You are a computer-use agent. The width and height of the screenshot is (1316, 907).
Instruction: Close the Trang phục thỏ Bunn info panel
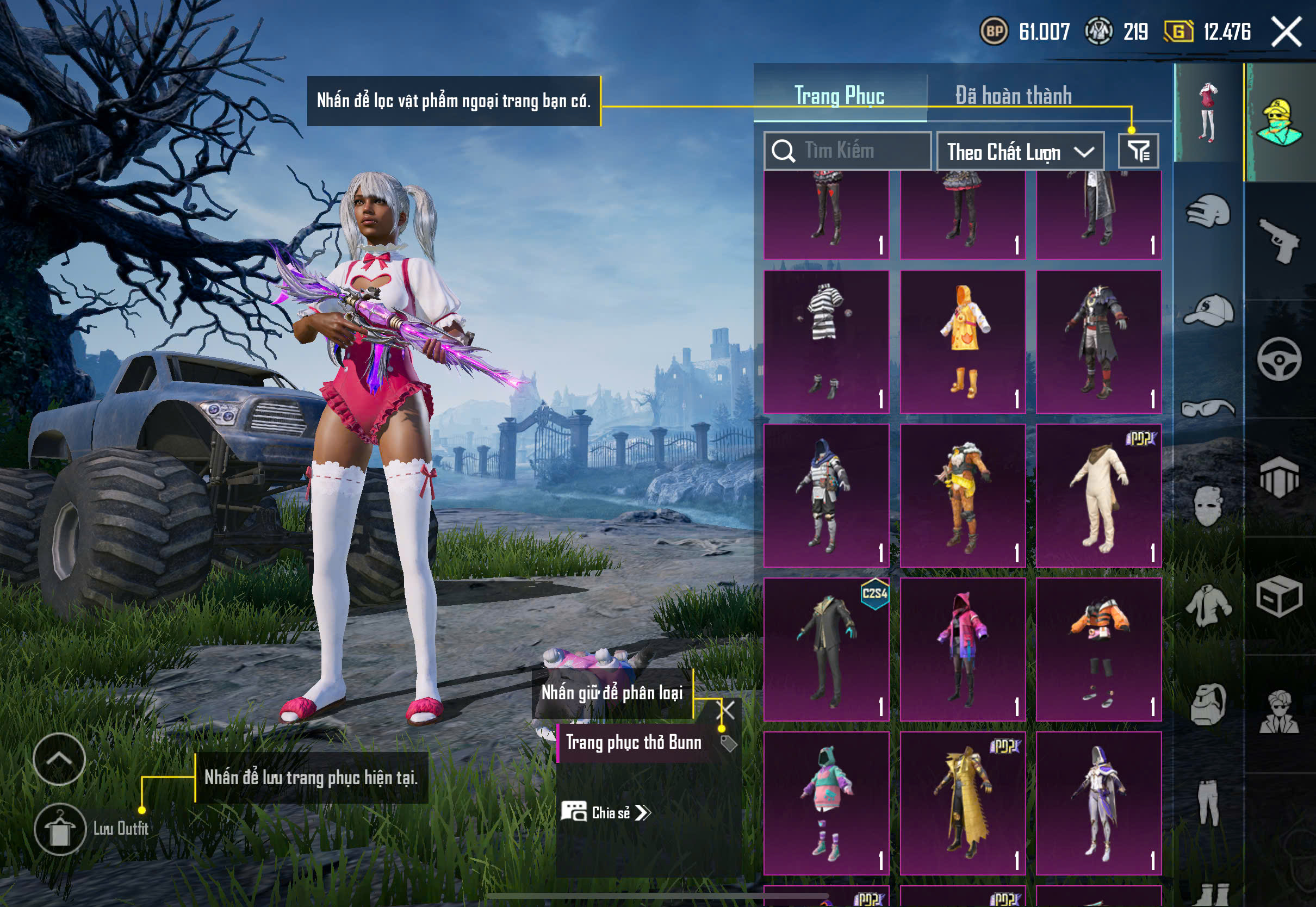727,710
